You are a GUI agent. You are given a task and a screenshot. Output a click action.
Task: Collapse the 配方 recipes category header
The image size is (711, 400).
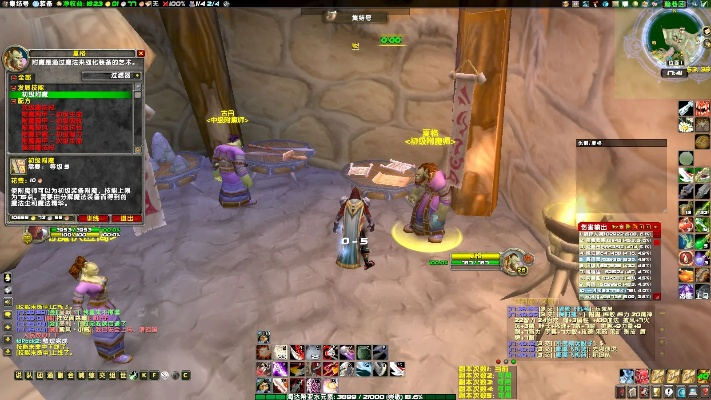(14, 101)
